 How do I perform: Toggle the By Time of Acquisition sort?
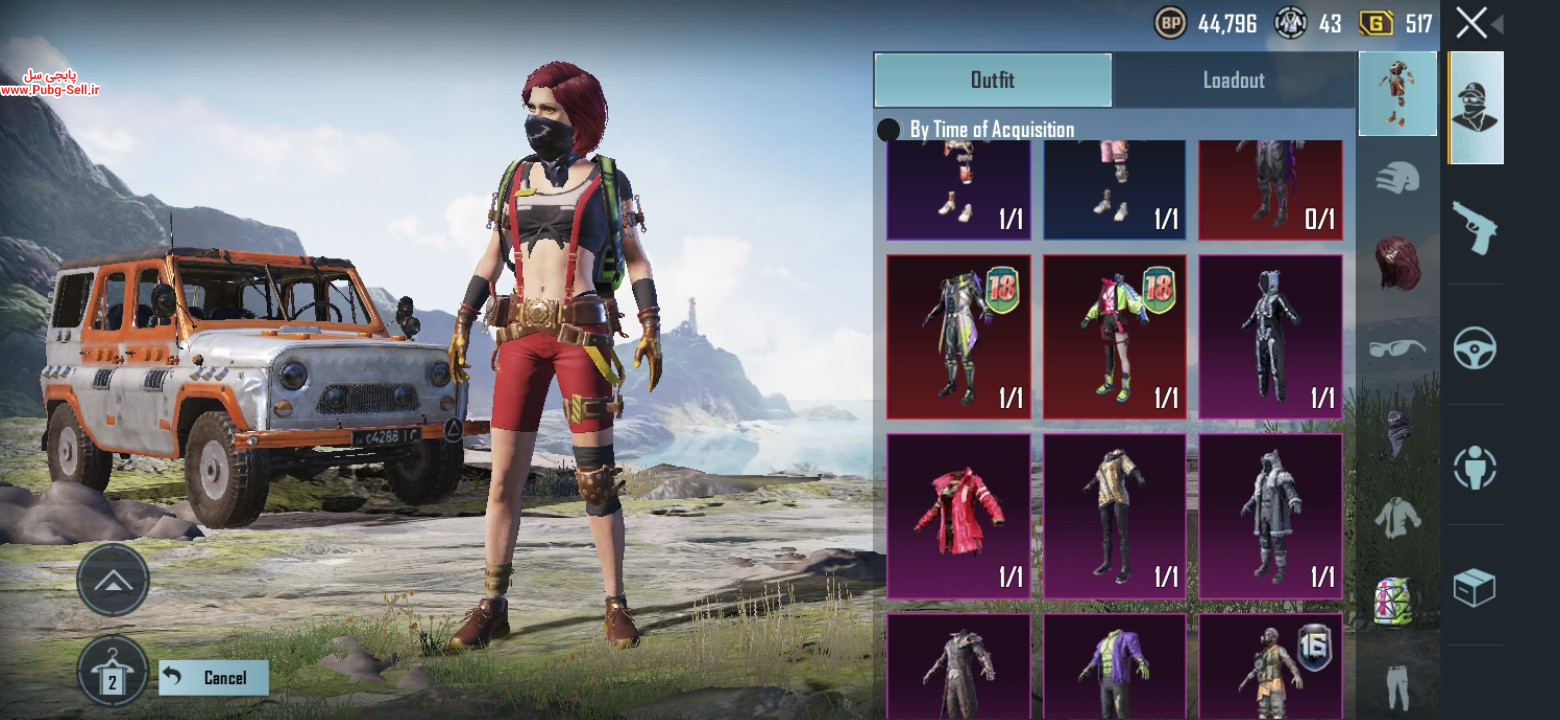[x=887, y=130]
